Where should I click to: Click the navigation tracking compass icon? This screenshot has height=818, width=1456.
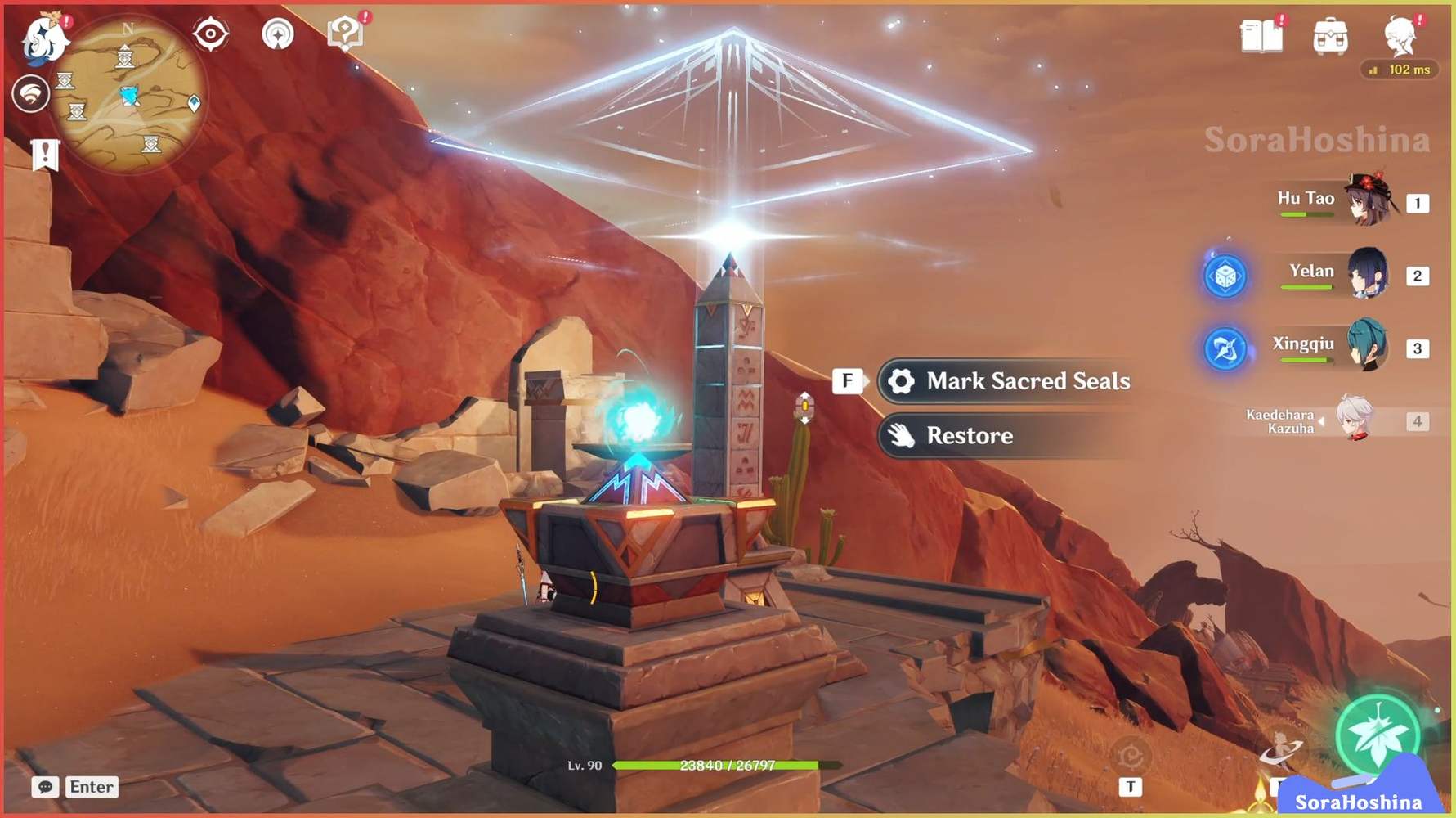coord(279,33)
